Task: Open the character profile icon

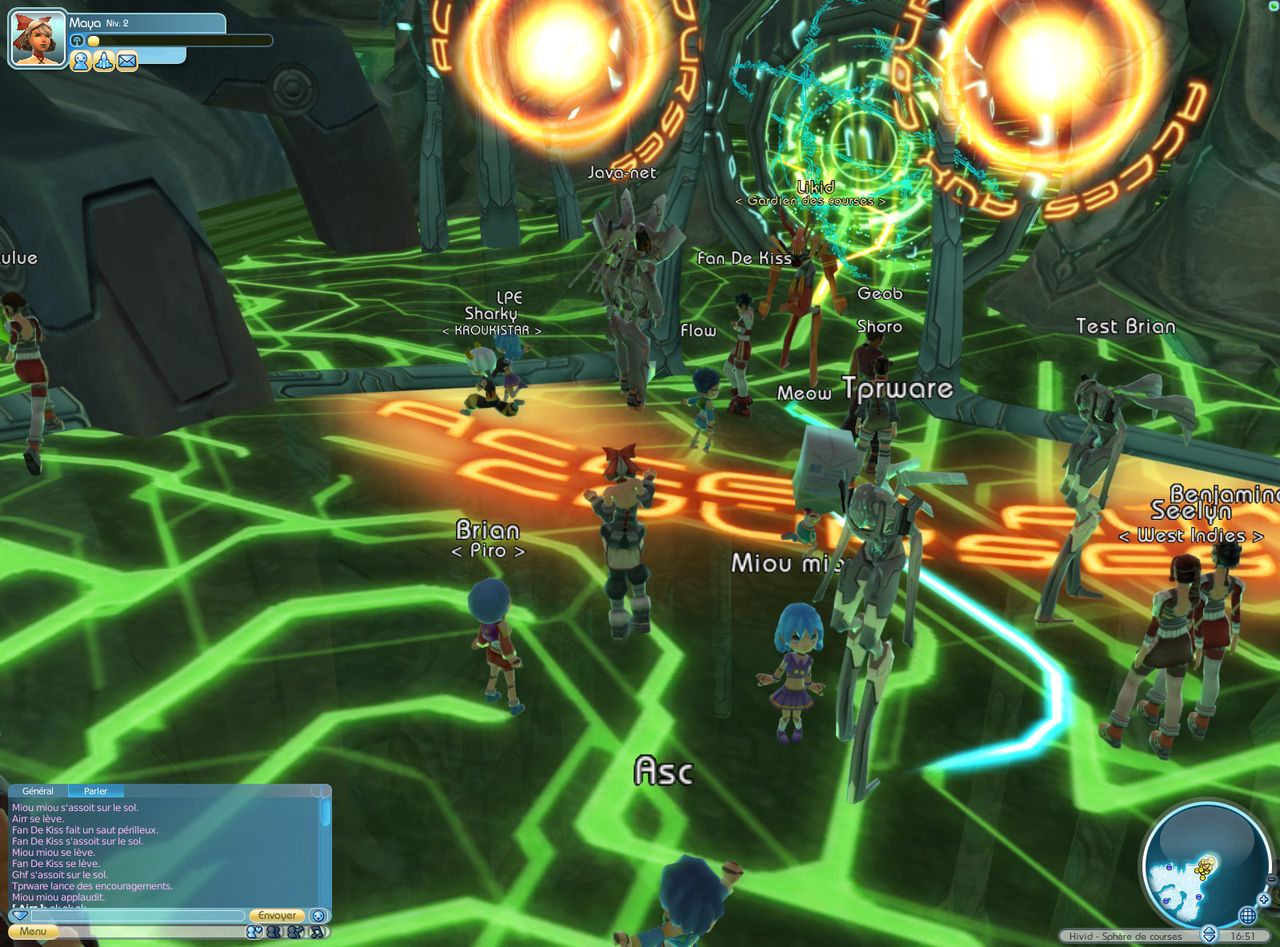Action: click(80, 62)
